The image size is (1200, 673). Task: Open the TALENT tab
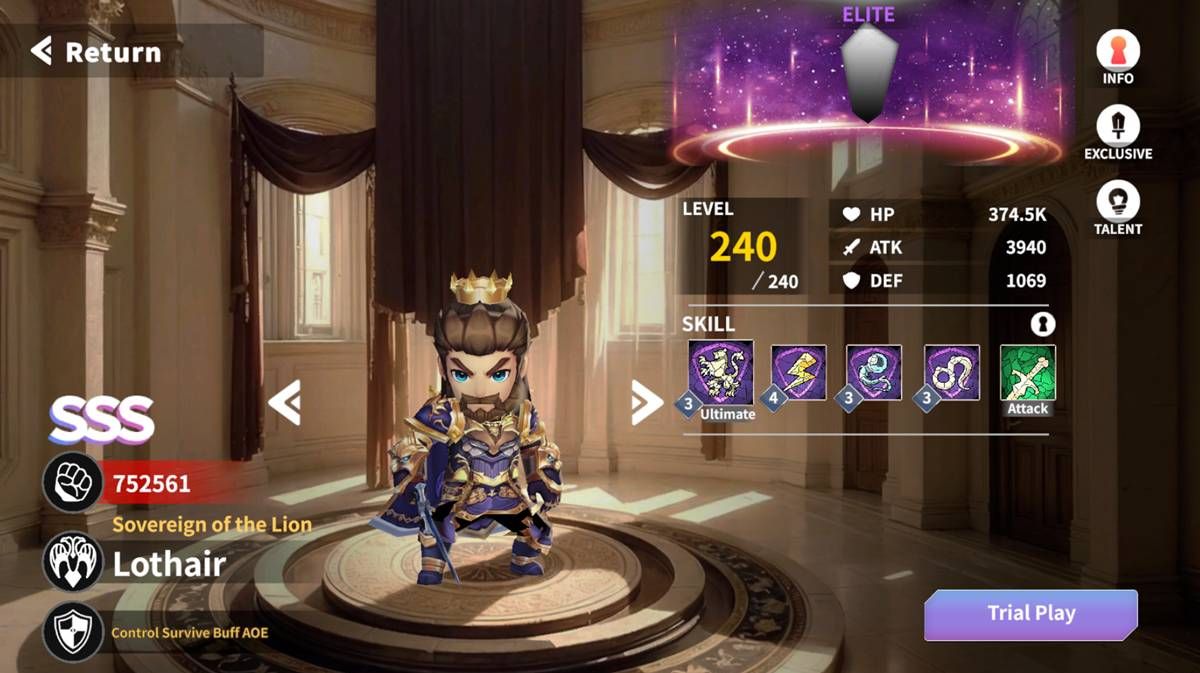point(1117,209)
